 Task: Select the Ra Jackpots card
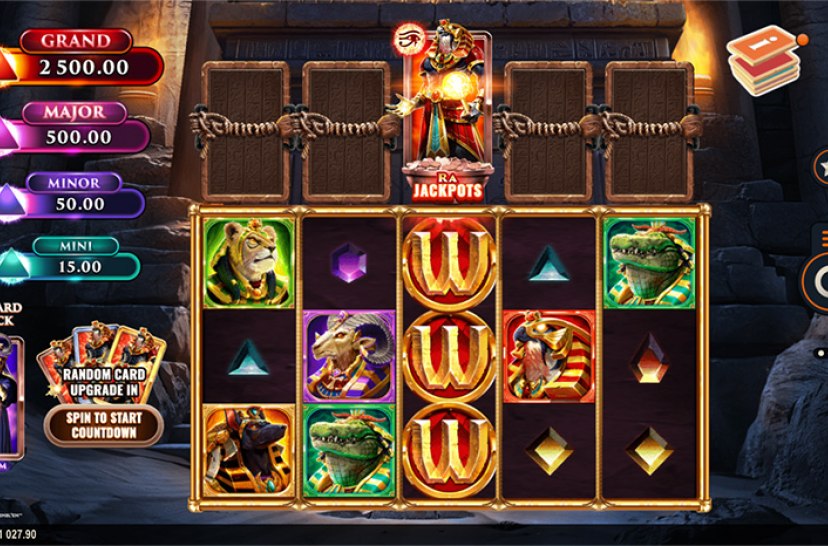click(x=447, y=115)
